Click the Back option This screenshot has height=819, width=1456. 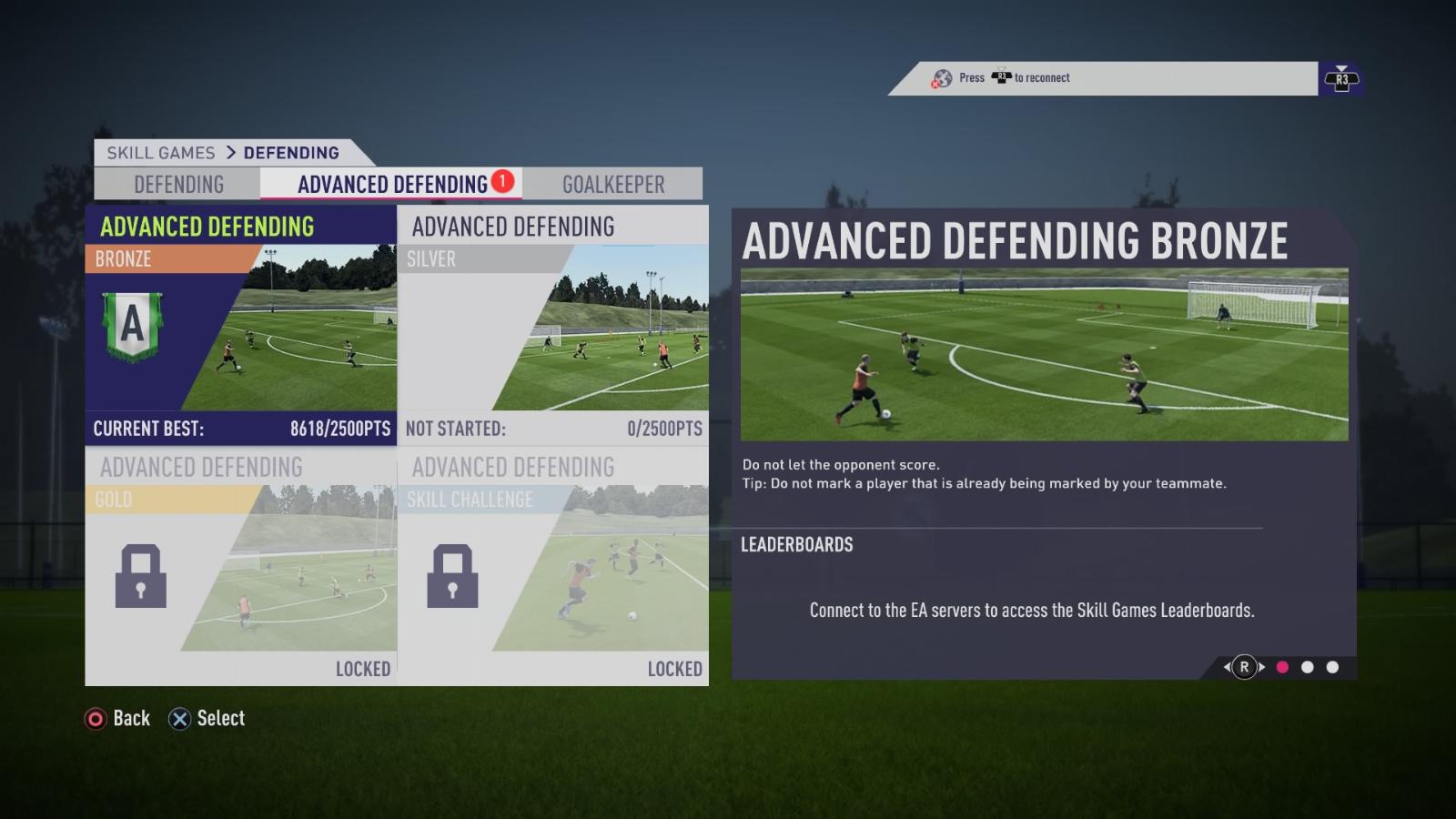(x=118, y=719)
